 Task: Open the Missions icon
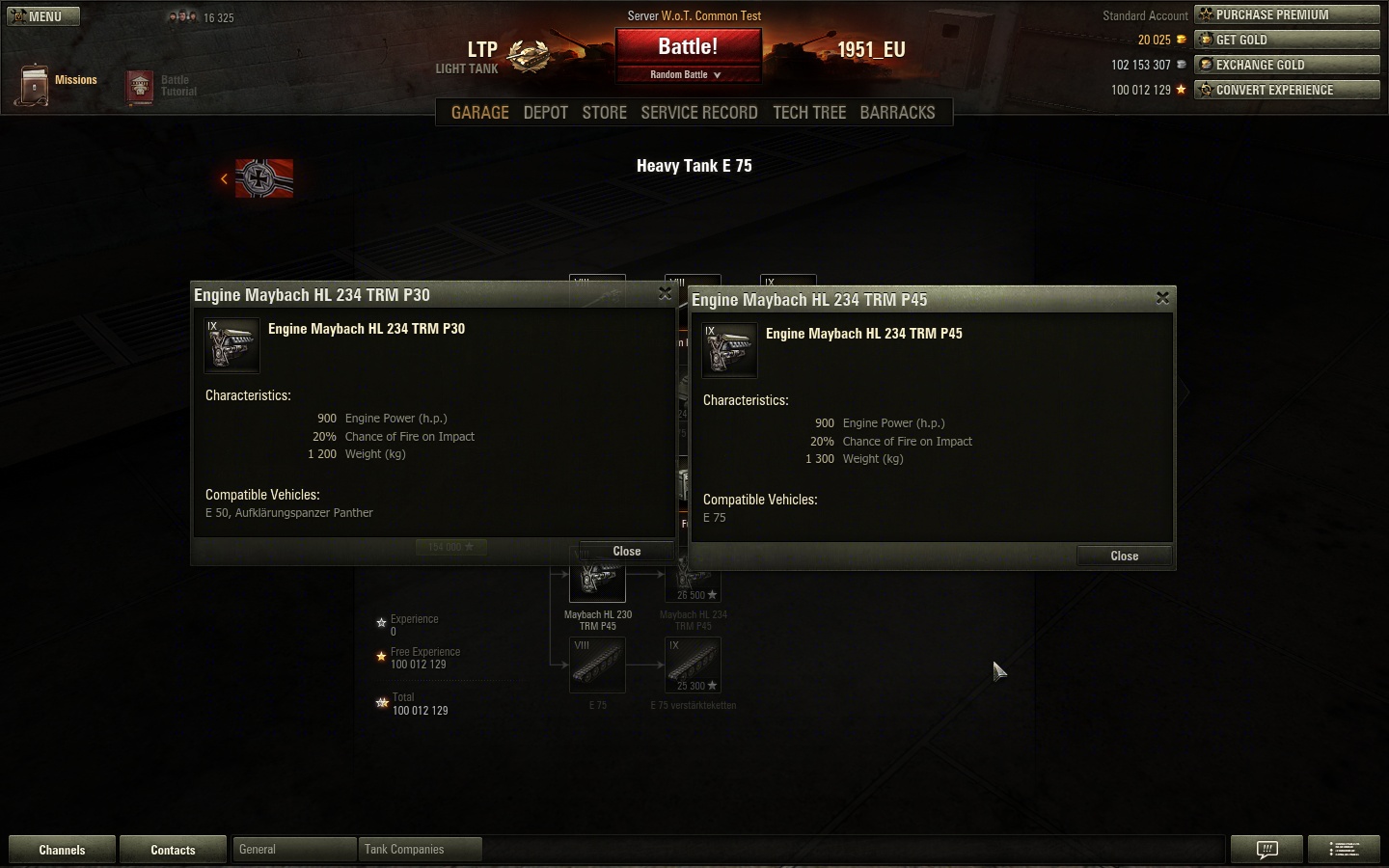tap(35, 85)
